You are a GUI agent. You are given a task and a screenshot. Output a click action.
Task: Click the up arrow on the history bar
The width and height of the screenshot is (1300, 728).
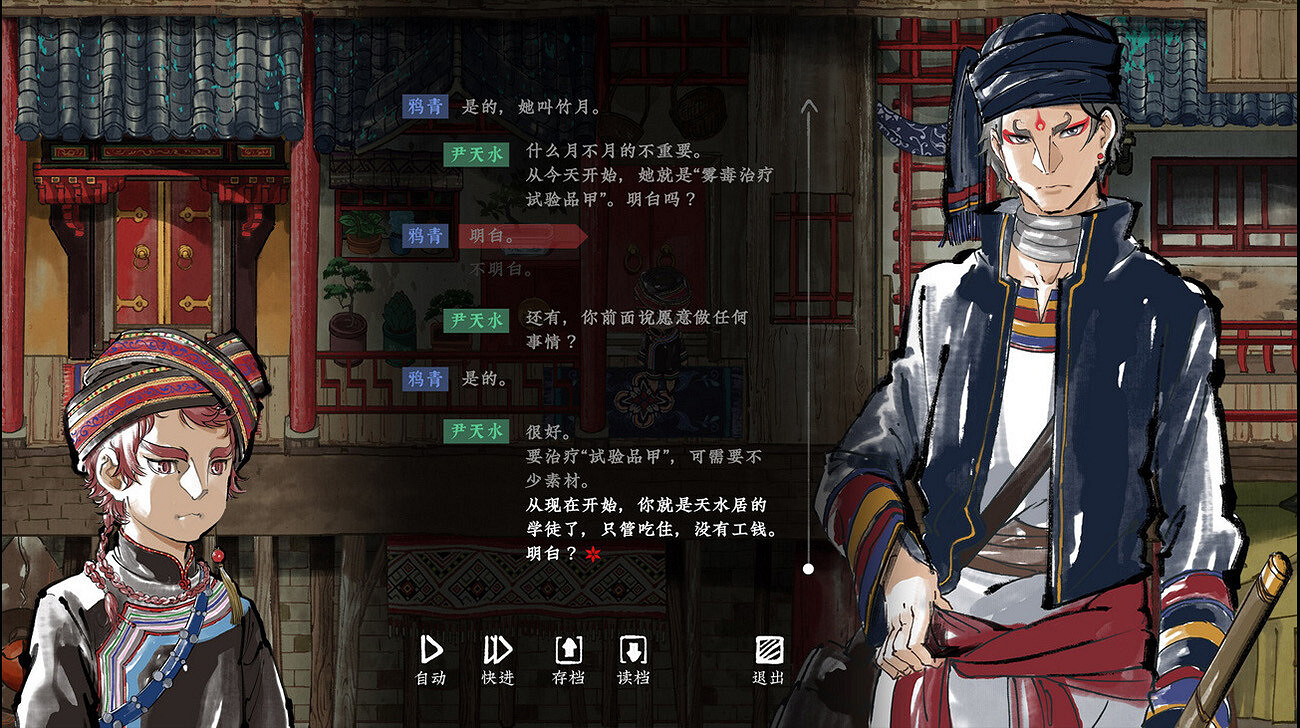806,103
